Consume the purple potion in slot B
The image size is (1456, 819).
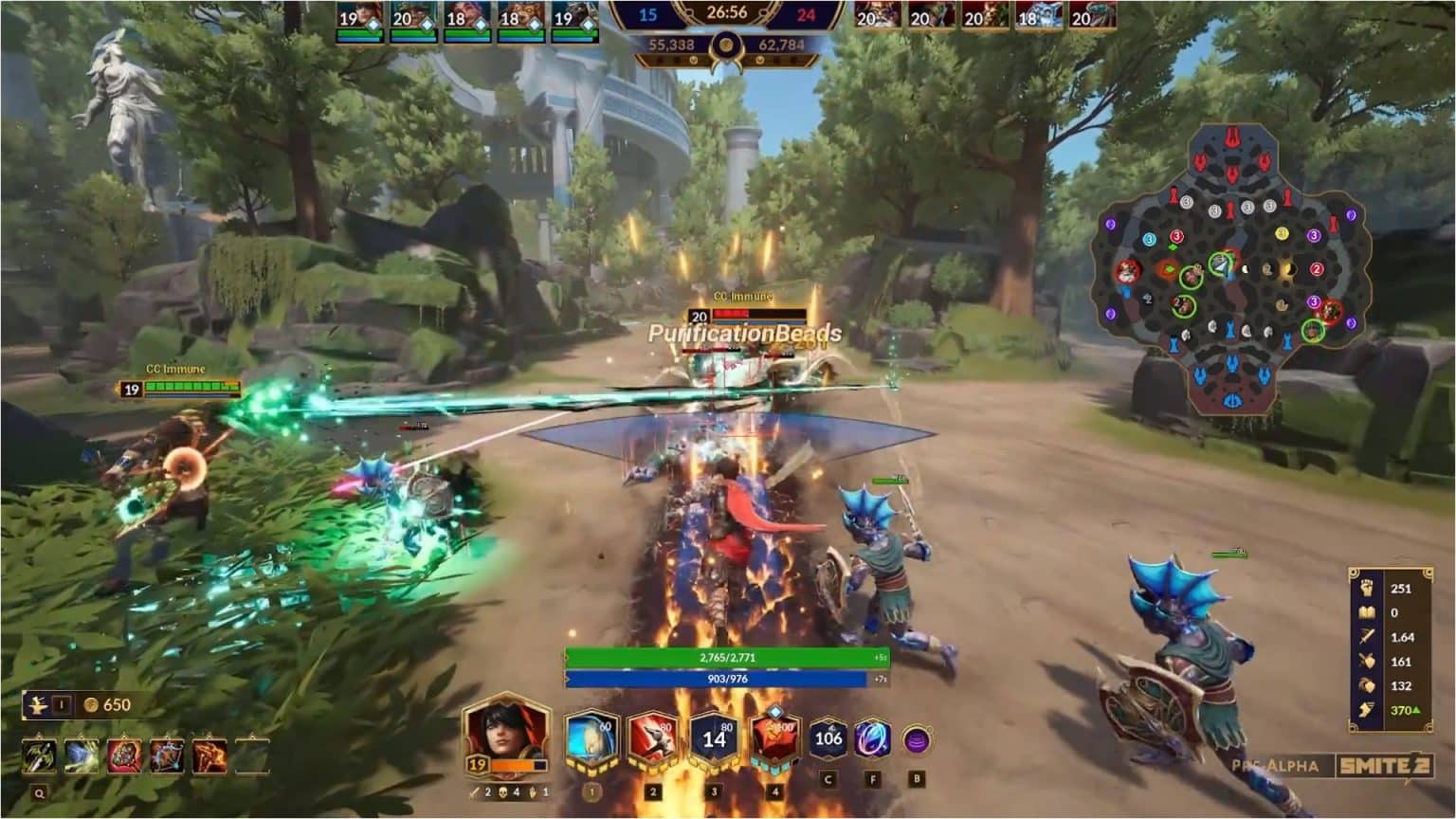pos(919,739)
